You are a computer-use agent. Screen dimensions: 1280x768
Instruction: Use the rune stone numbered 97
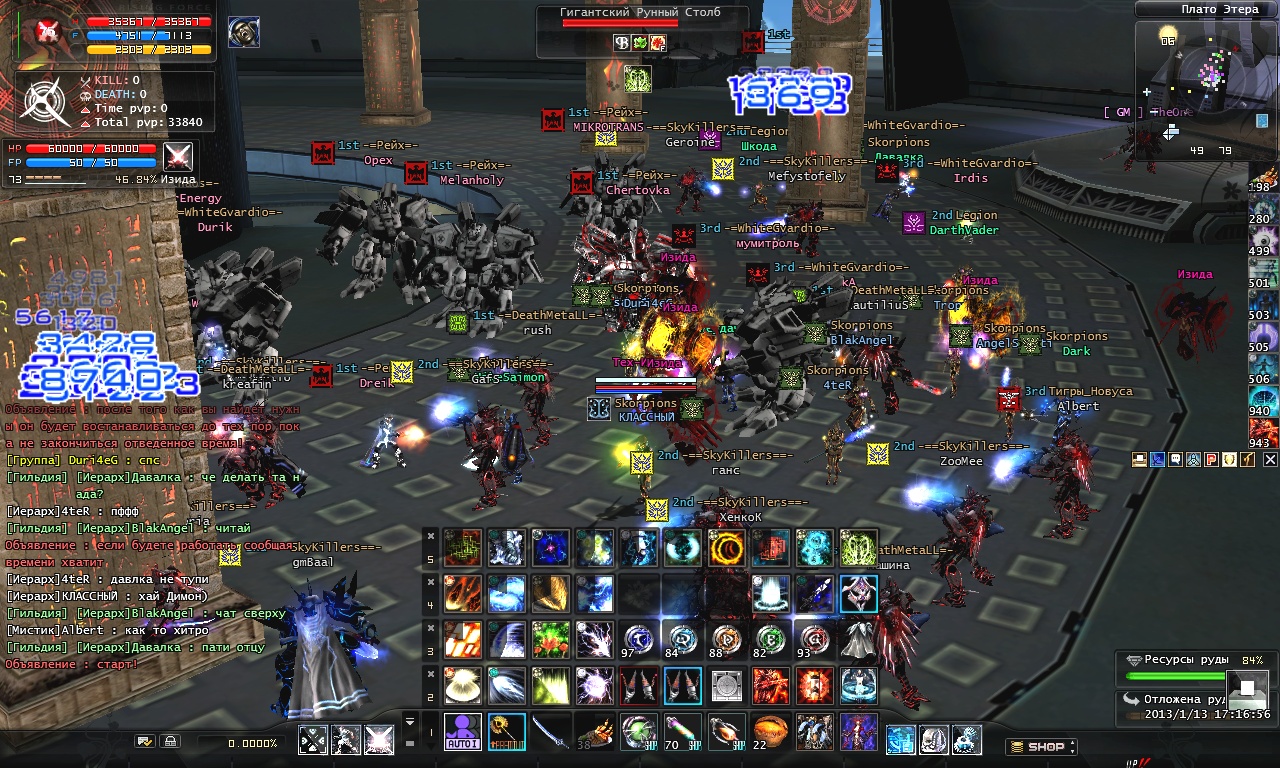[x=639, y=640]
